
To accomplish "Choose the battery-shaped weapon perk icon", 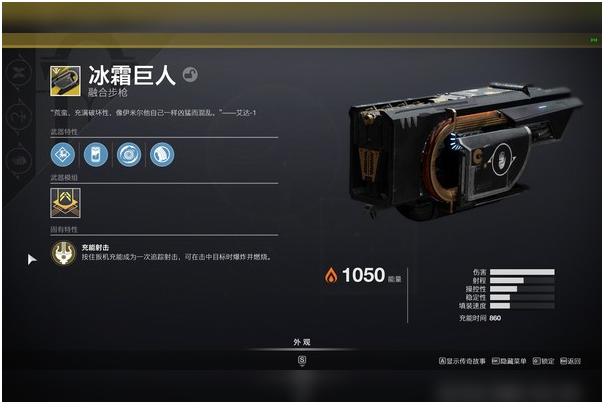I will pos(96,155).
